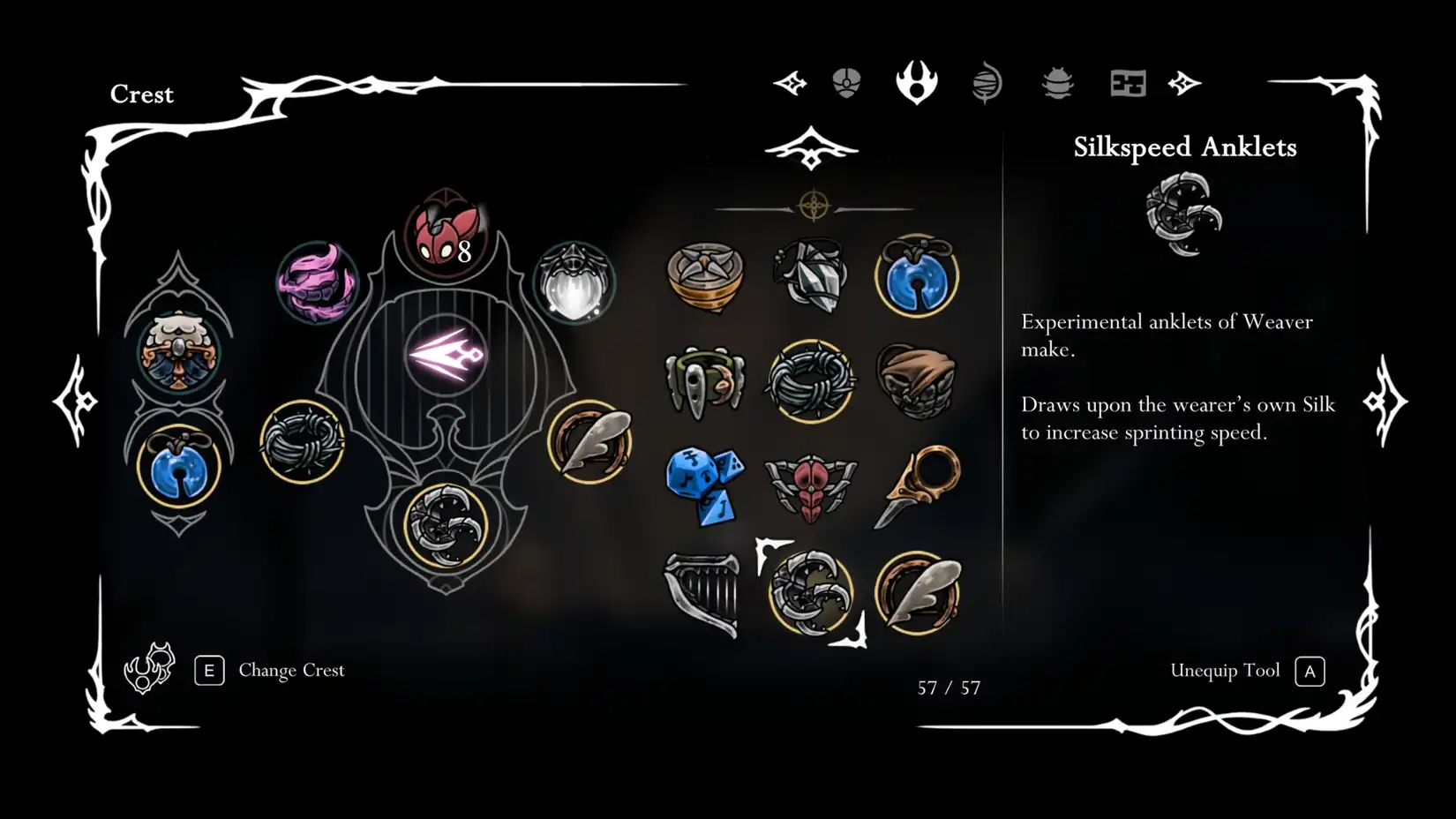Click the white flame crest tab icon

917,82
